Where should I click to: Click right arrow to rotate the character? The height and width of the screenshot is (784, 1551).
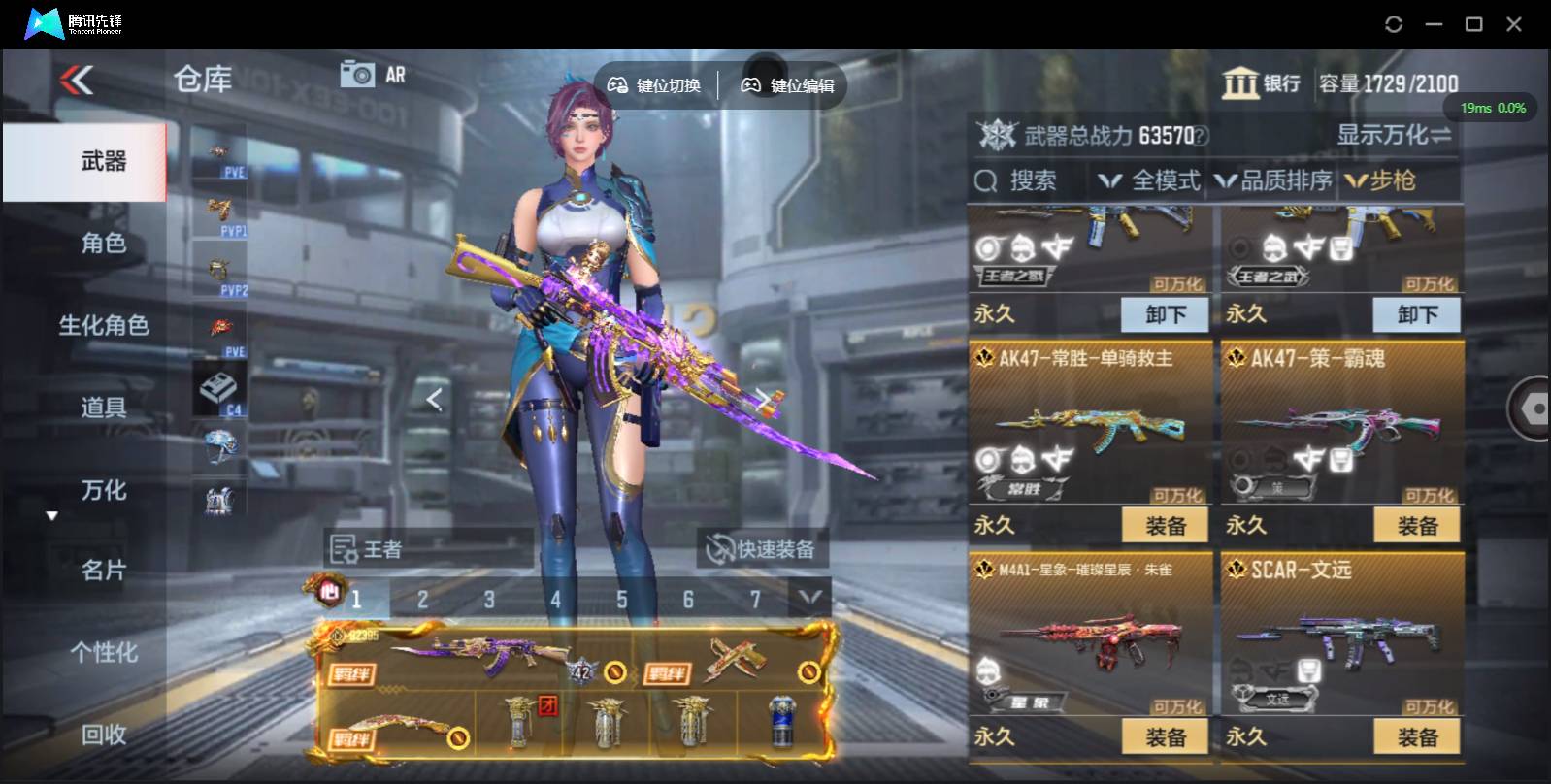point(766,400)
